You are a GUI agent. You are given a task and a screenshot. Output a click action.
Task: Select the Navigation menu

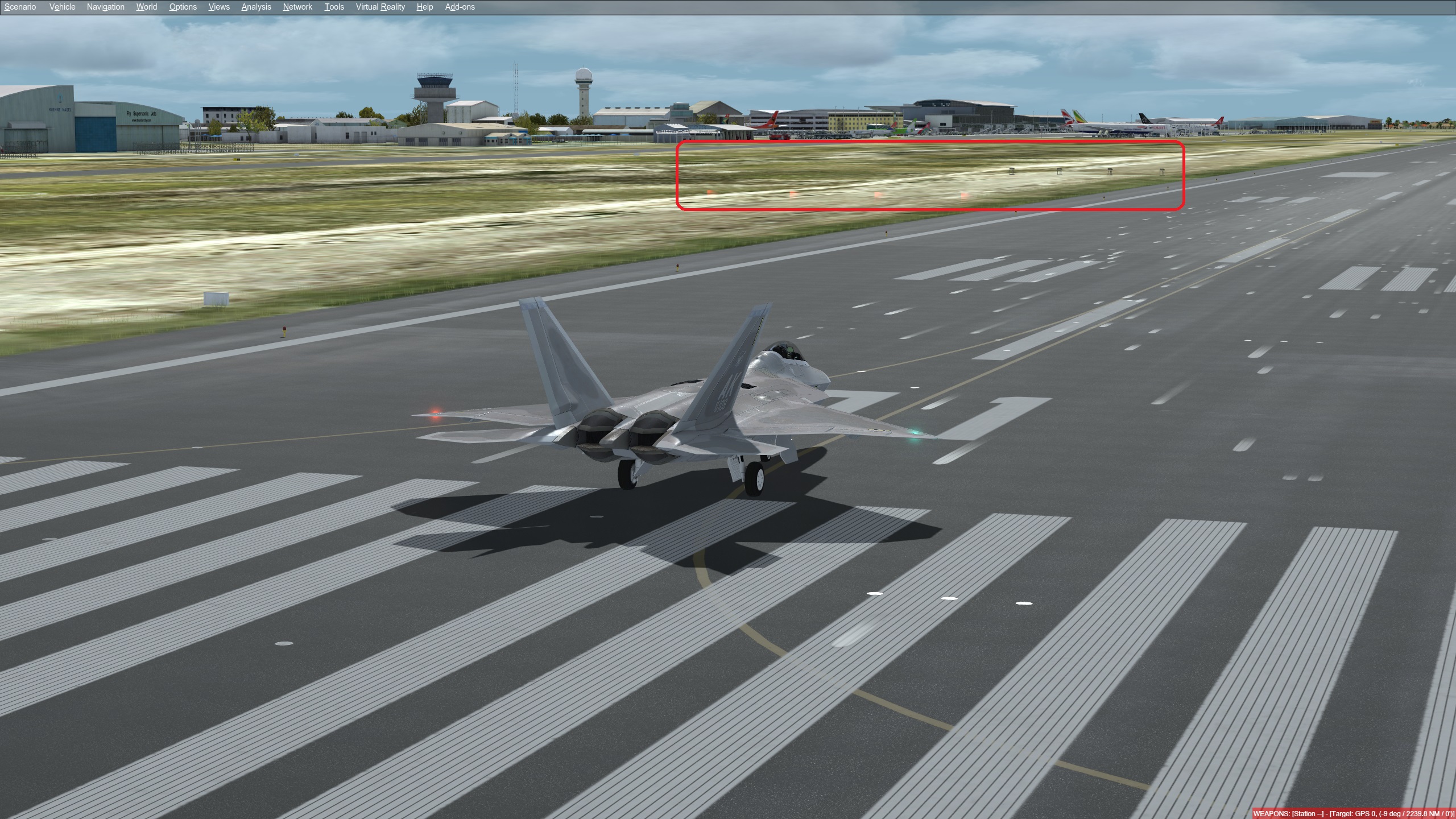[105, 7]
